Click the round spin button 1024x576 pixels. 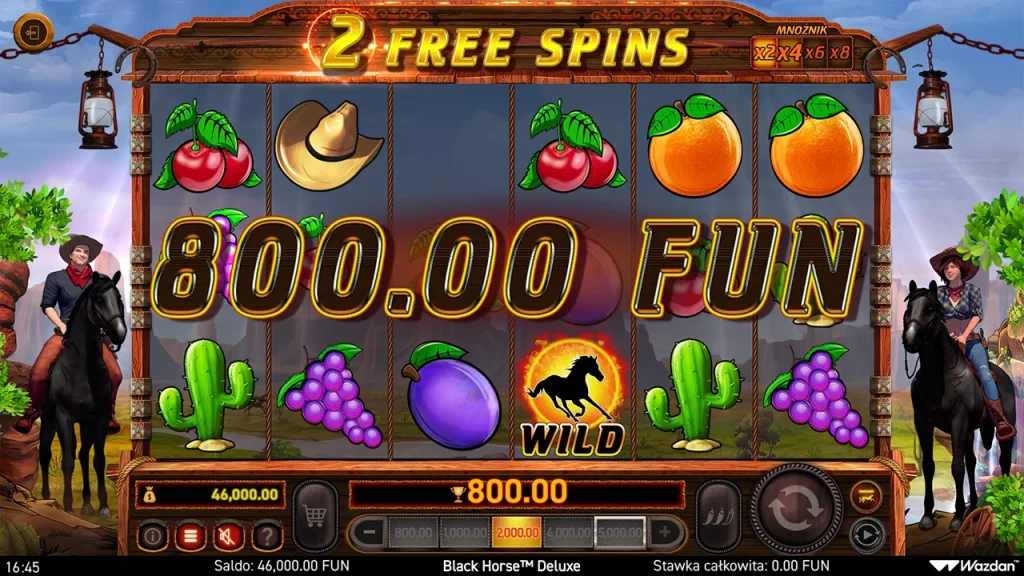[796, 508]
